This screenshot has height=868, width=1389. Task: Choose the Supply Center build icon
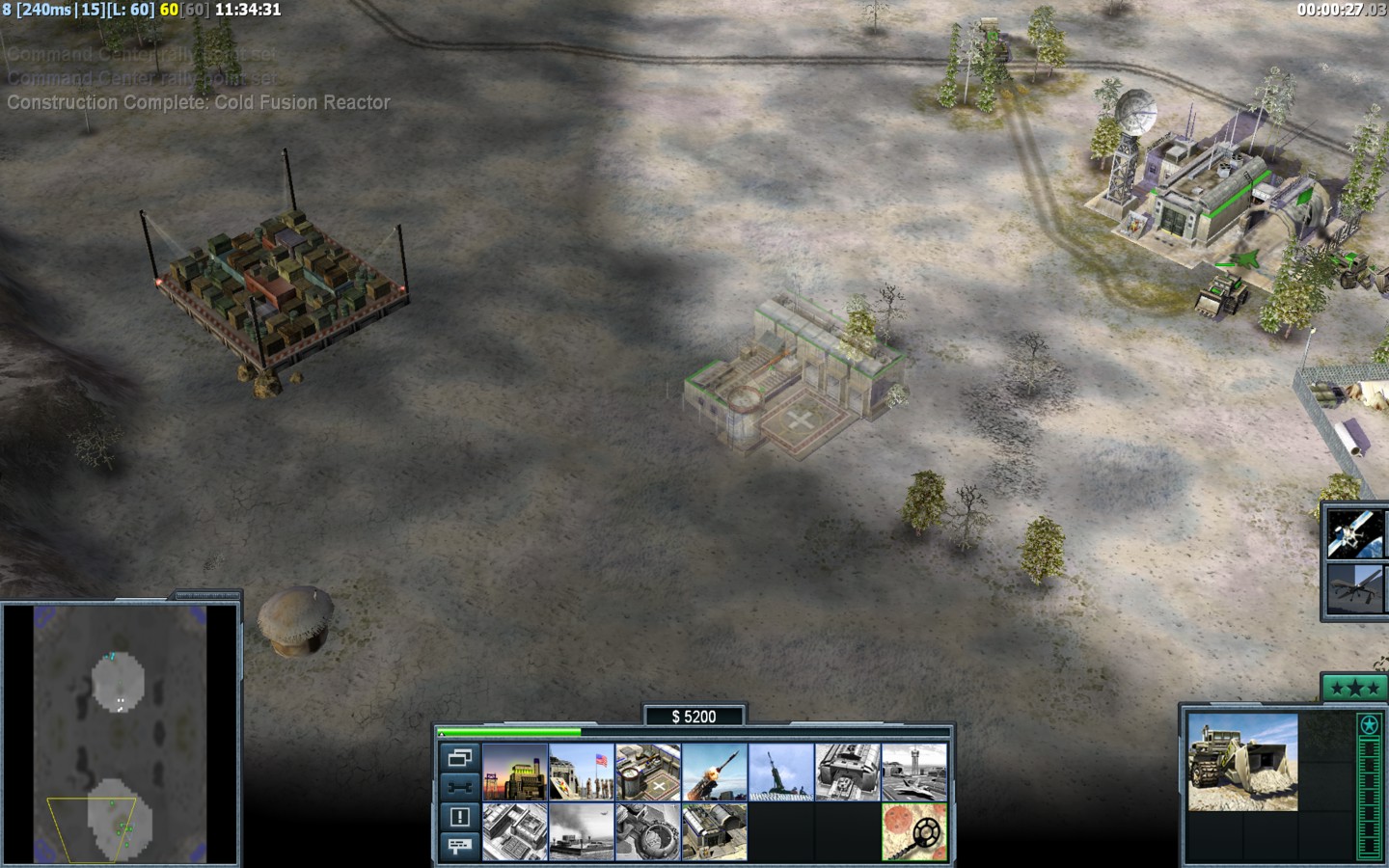[648, 772]
